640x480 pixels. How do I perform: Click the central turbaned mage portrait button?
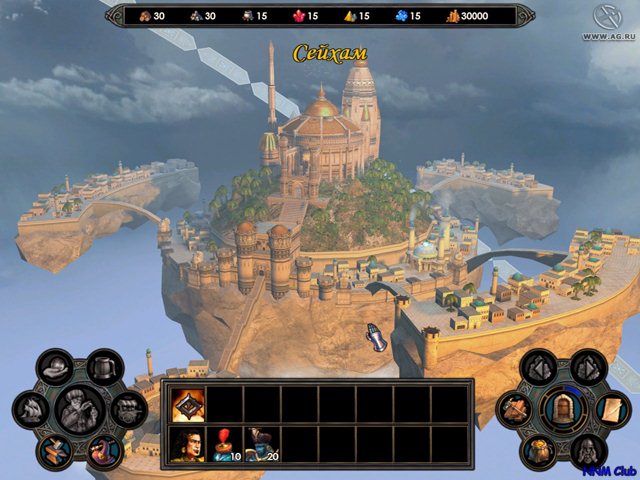point(79,408)
